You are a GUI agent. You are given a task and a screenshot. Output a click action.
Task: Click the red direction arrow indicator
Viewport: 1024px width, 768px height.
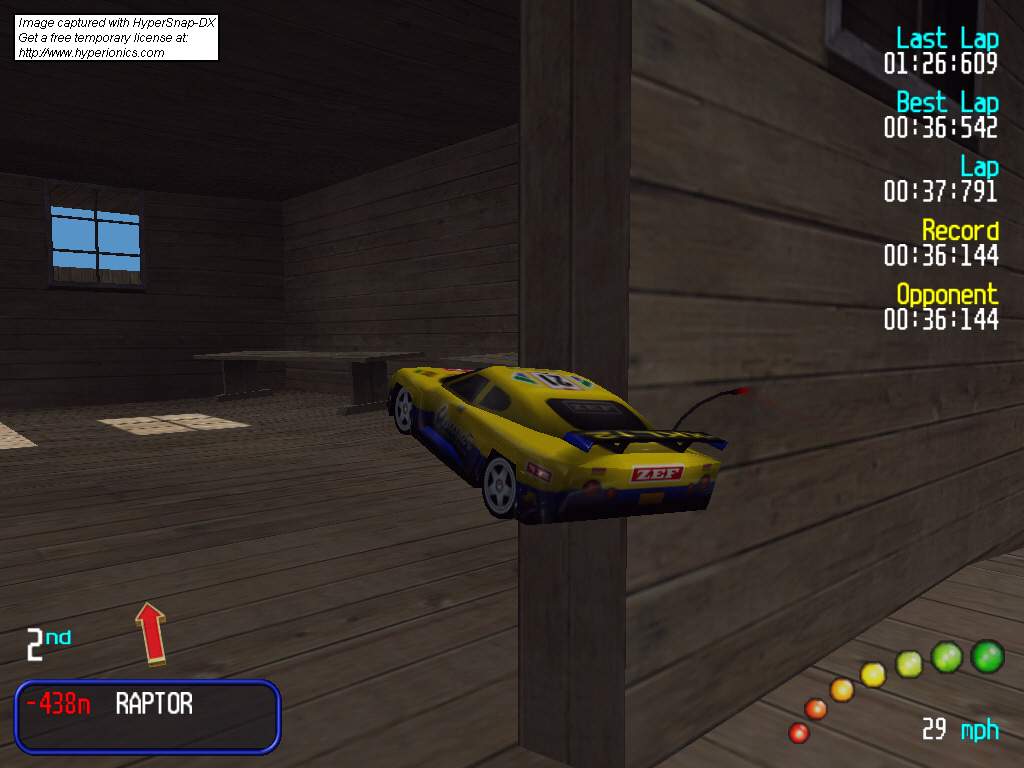[x=150, y=632]
